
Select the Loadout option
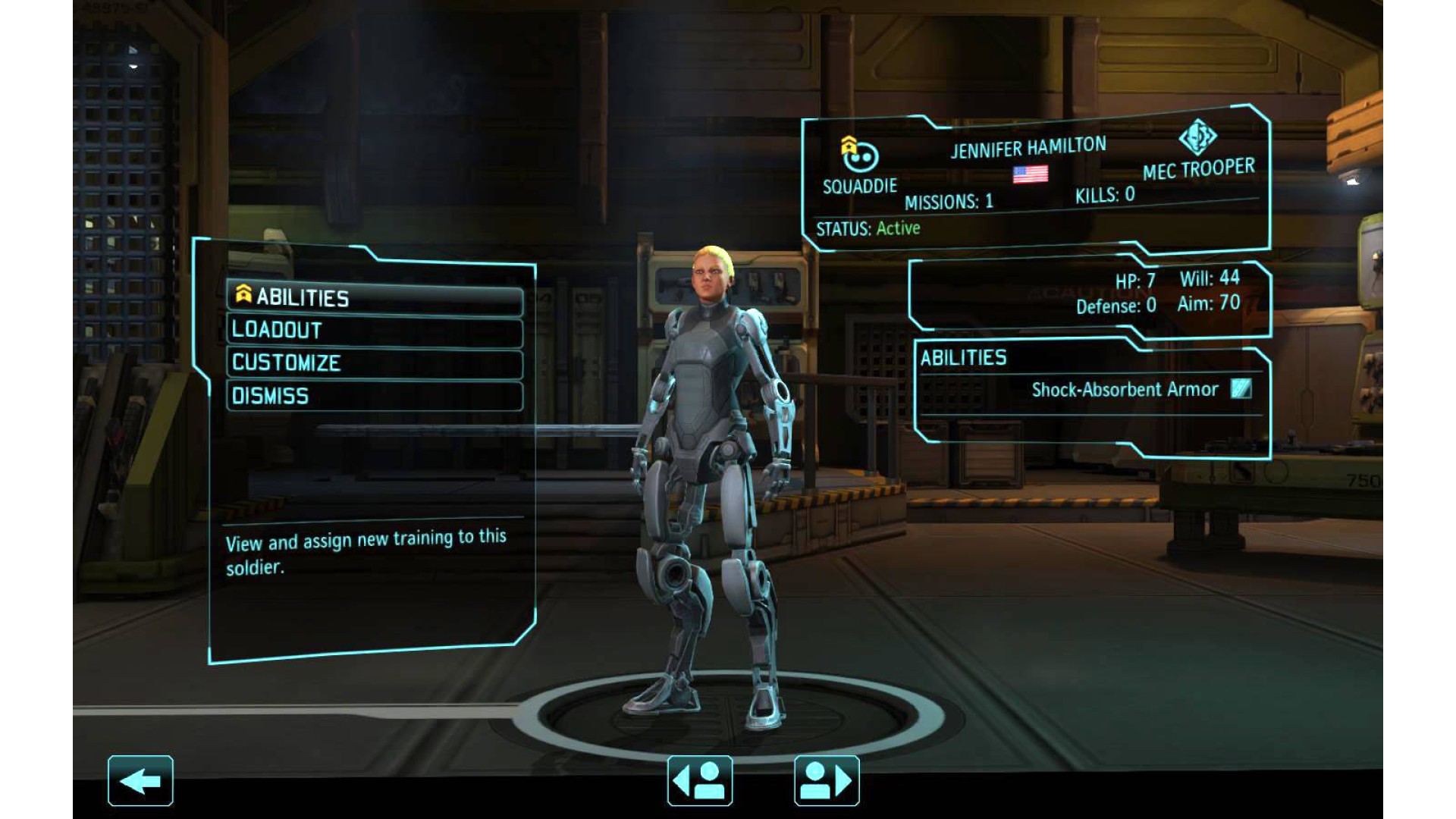pyautogui.click(x=375, y=331)
